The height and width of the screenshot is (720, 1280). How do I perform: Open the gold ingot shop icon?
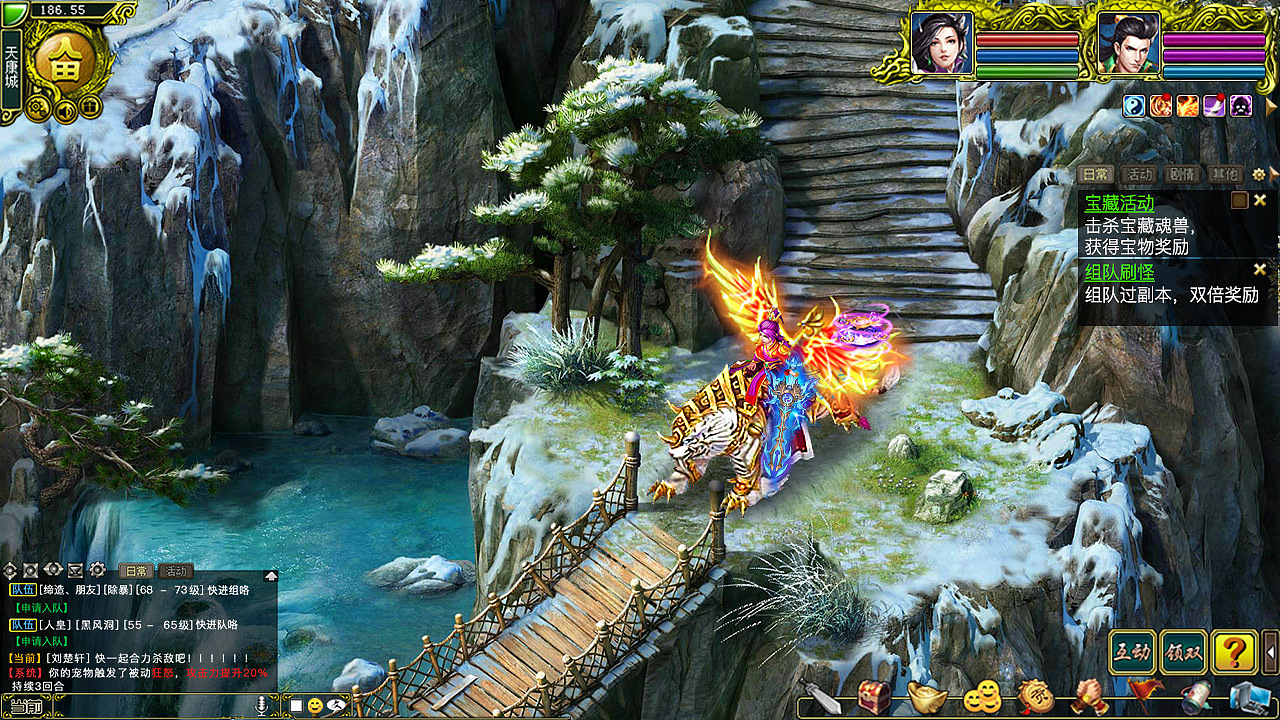click(928, 696)
